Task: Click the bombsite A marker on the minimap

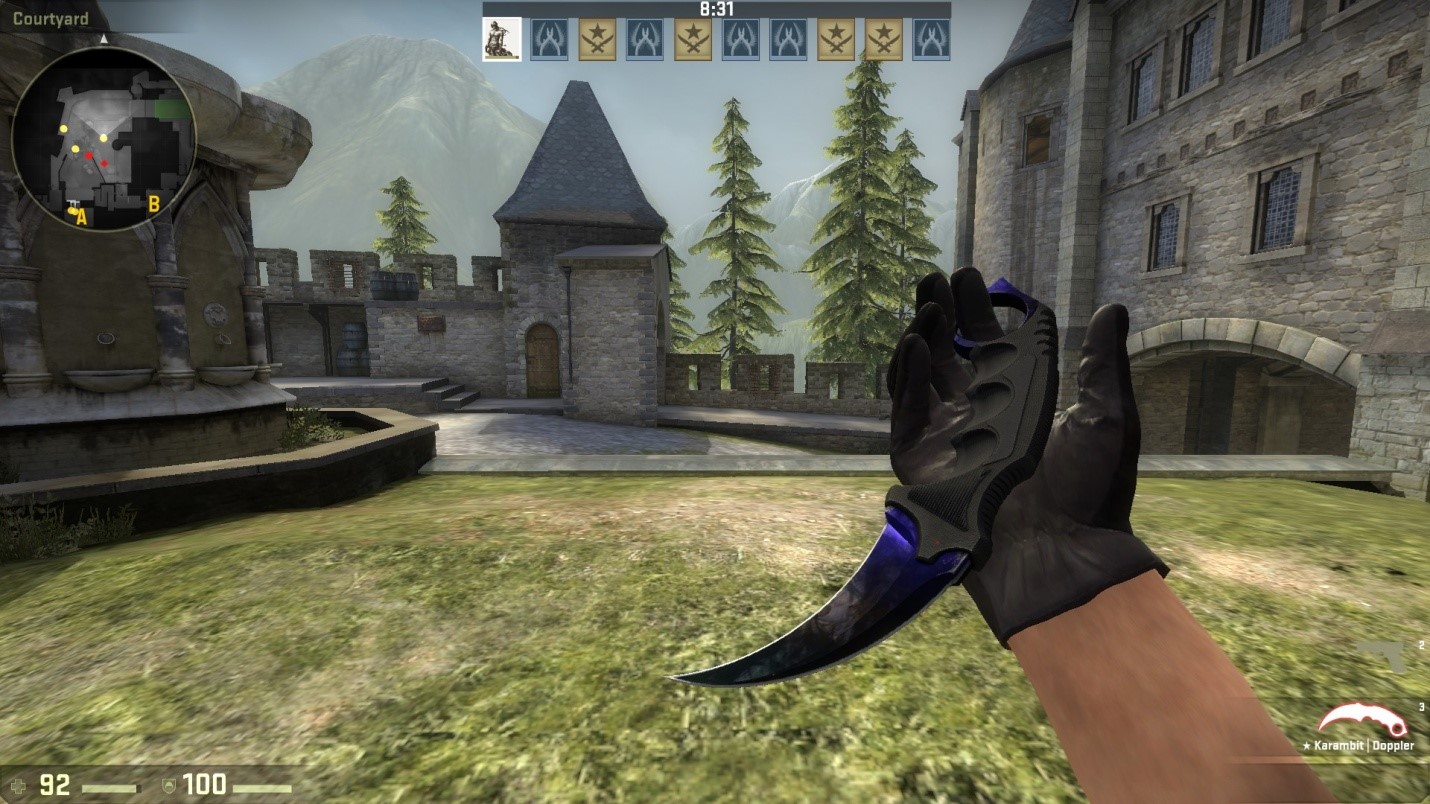Action: click(81, 215)
